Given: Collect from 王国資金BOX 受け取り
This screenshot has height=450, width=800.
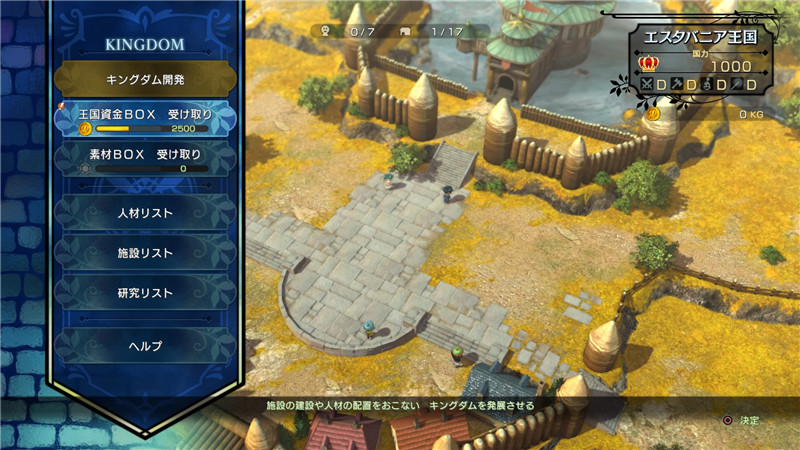Looking at the screenshot, I should (x=145, y=119).
